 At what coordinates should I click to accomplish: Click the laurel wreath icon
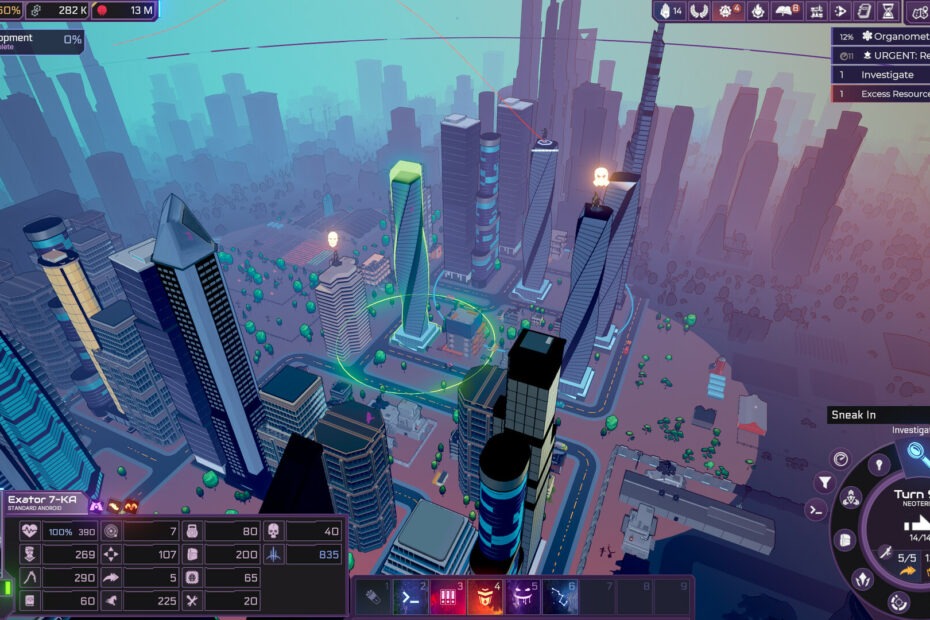point(700,11)
